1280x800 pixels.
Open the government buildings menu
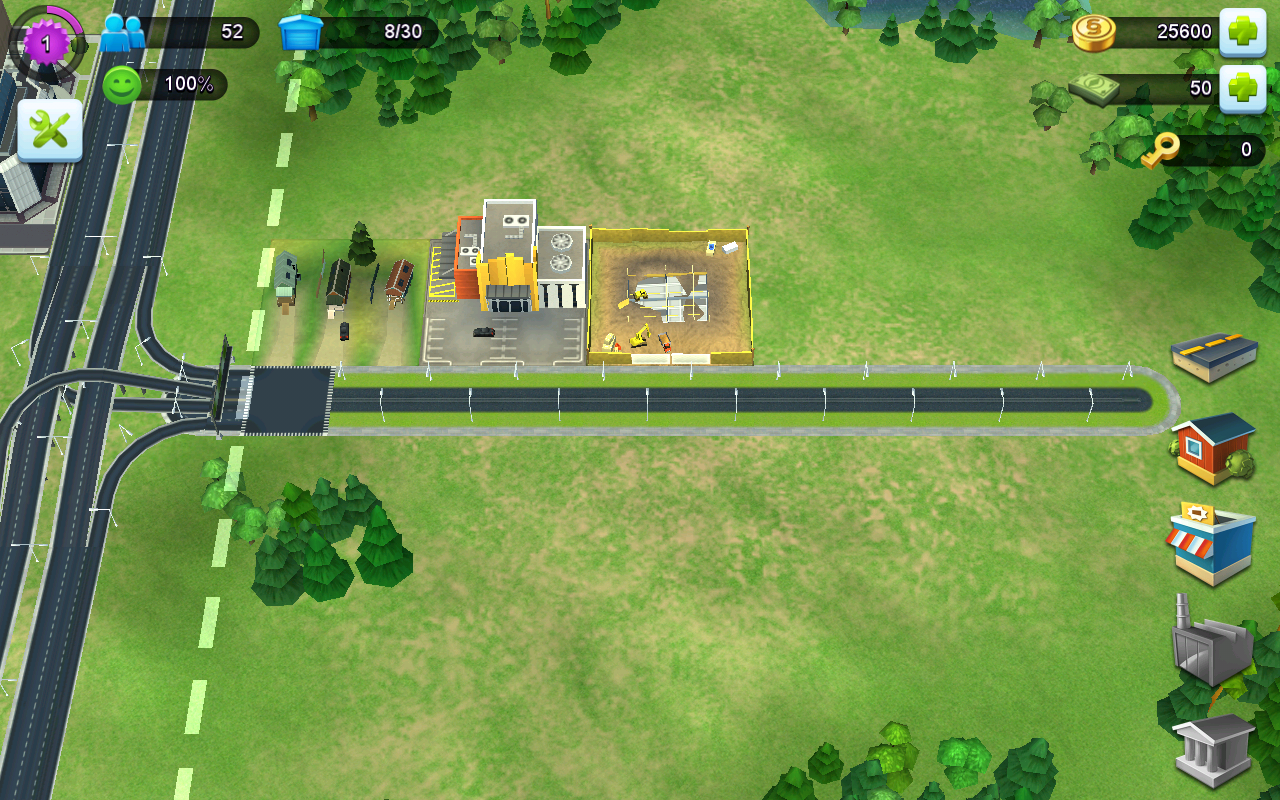click(x=1213, y=748)
